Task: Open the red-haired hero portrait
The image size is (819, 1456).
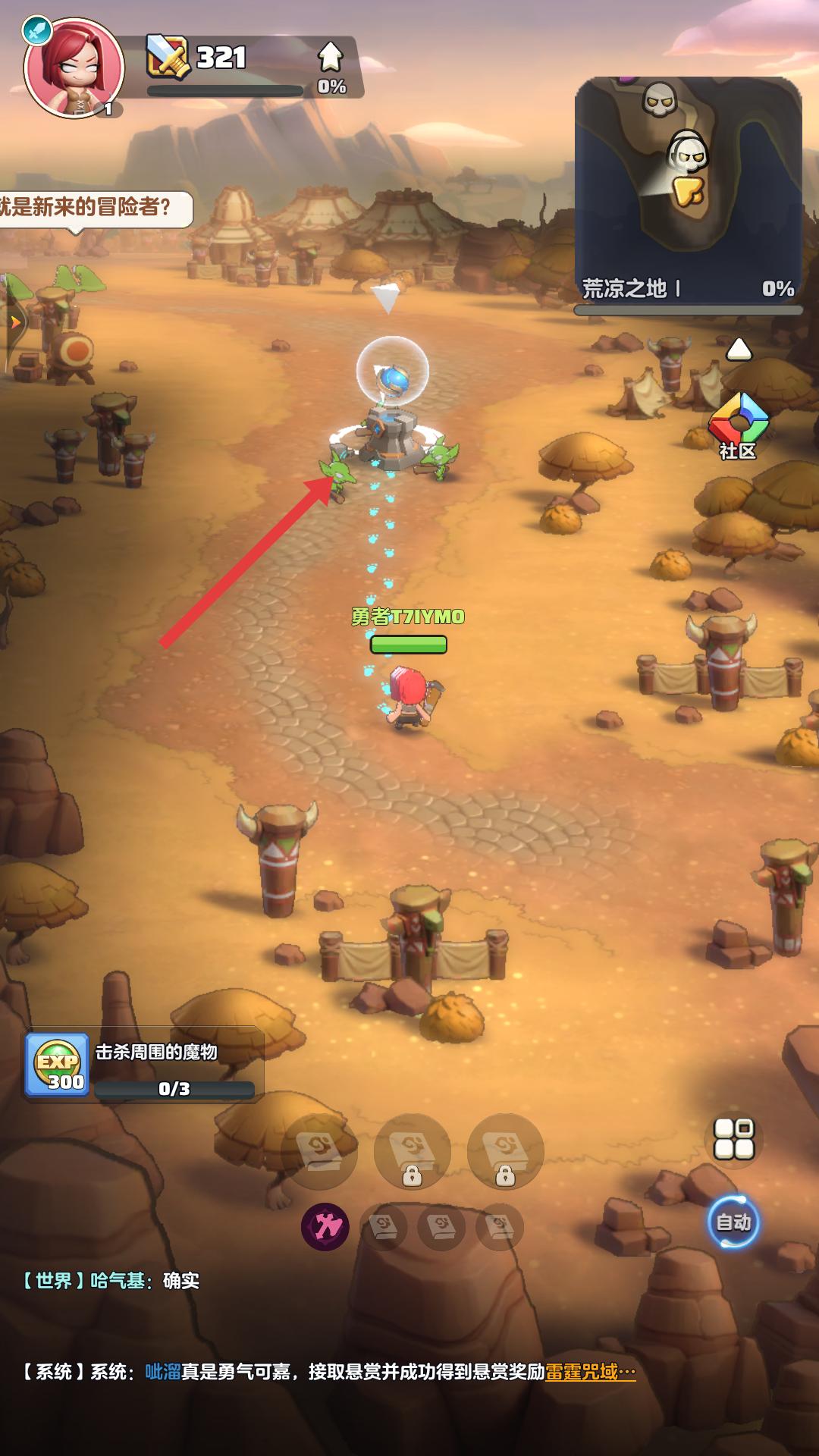Action: [x=74, y=68]
